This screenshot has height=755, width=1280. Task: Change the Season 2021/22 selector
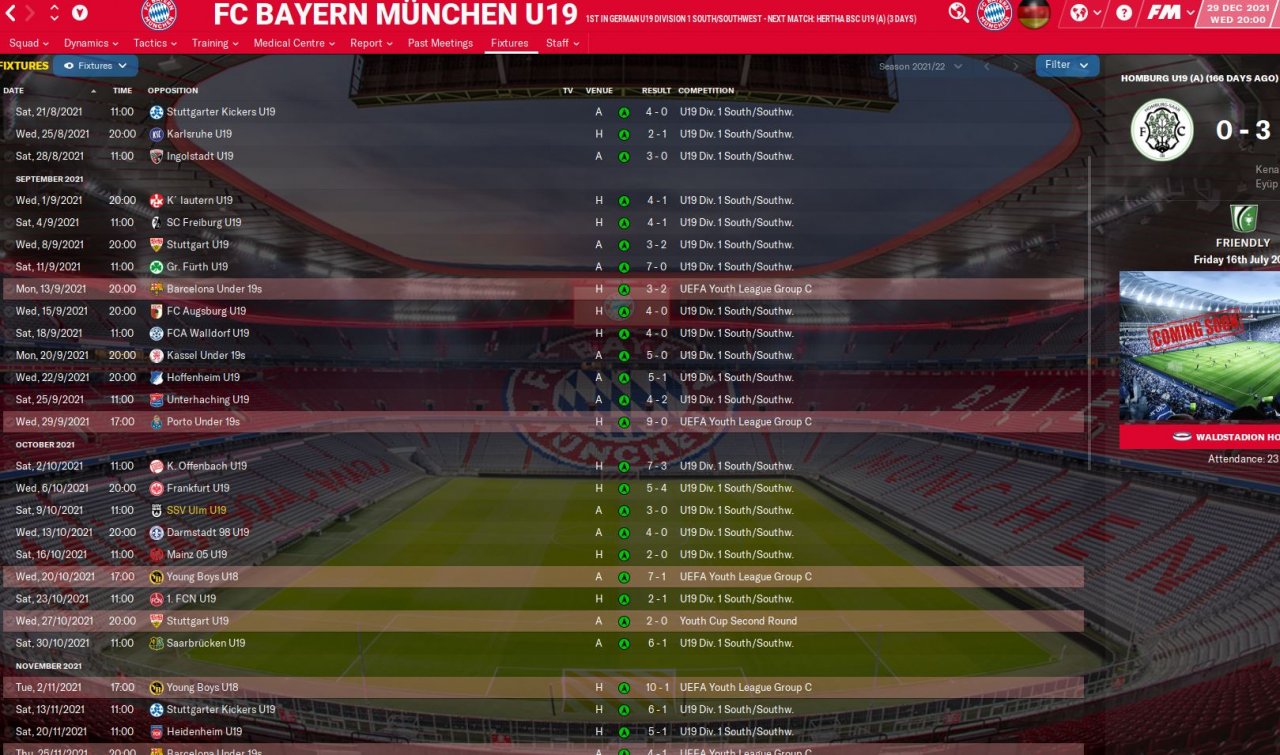click(920, 67)
